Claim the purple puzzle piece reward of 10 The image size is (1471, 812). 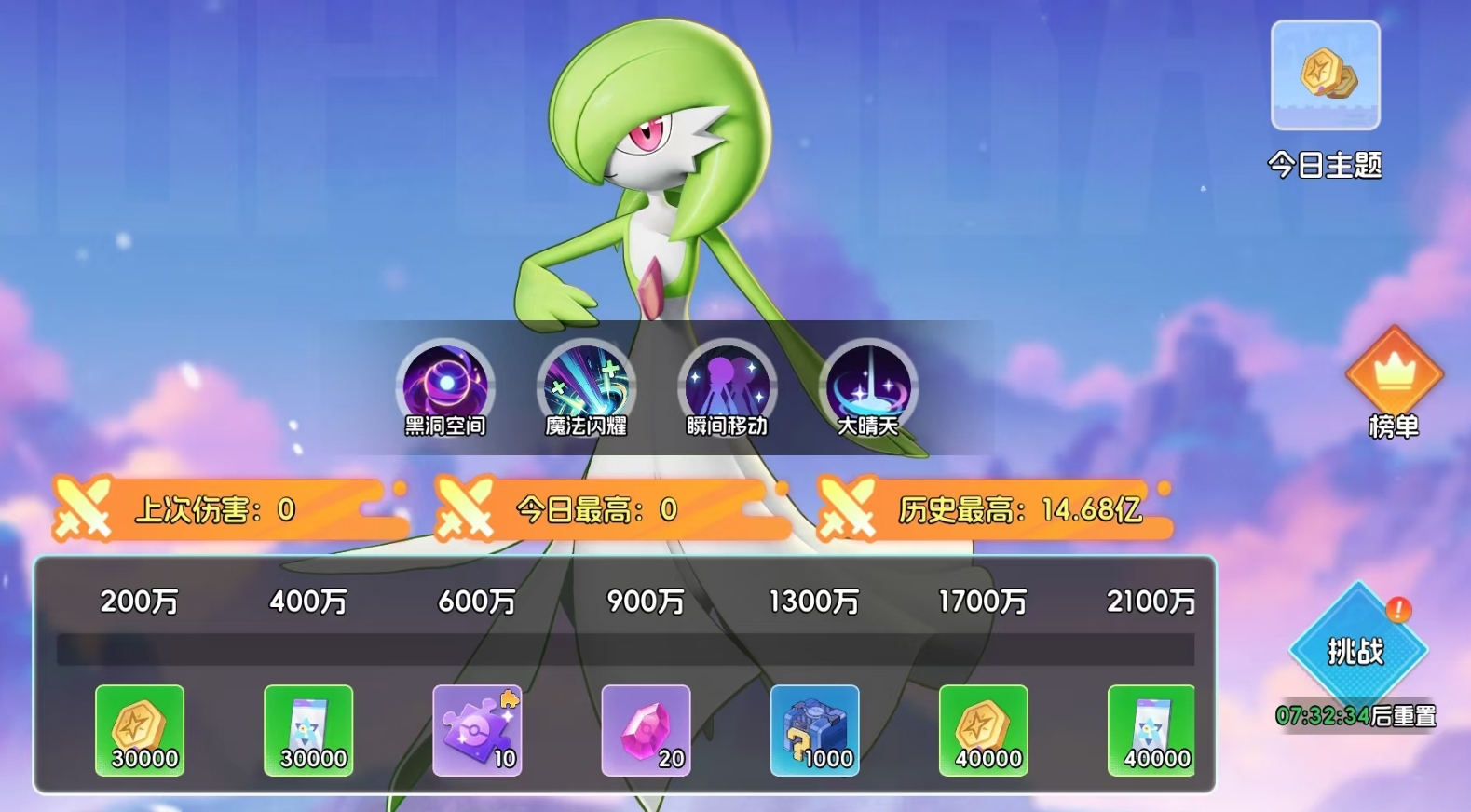477,731
